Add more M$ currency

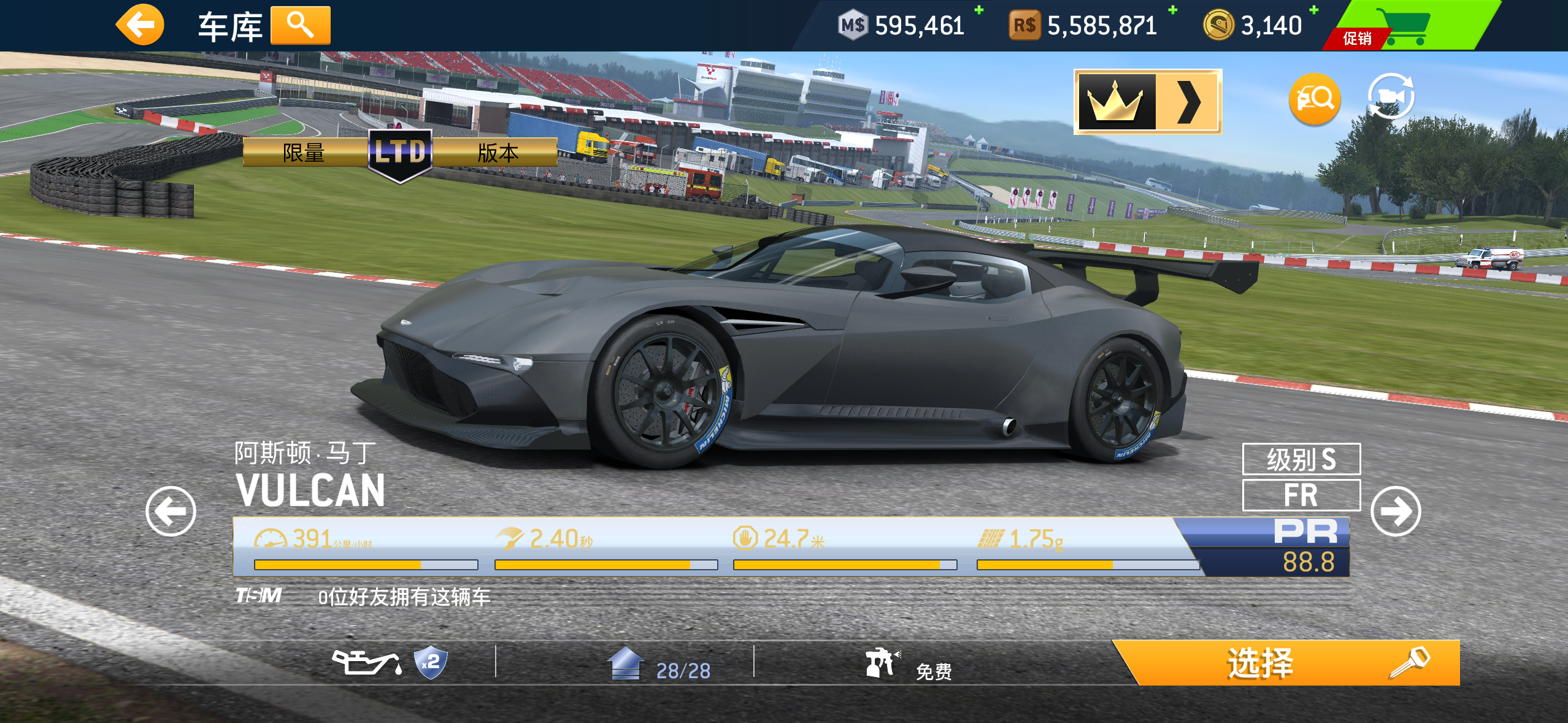tap(979, 10)
